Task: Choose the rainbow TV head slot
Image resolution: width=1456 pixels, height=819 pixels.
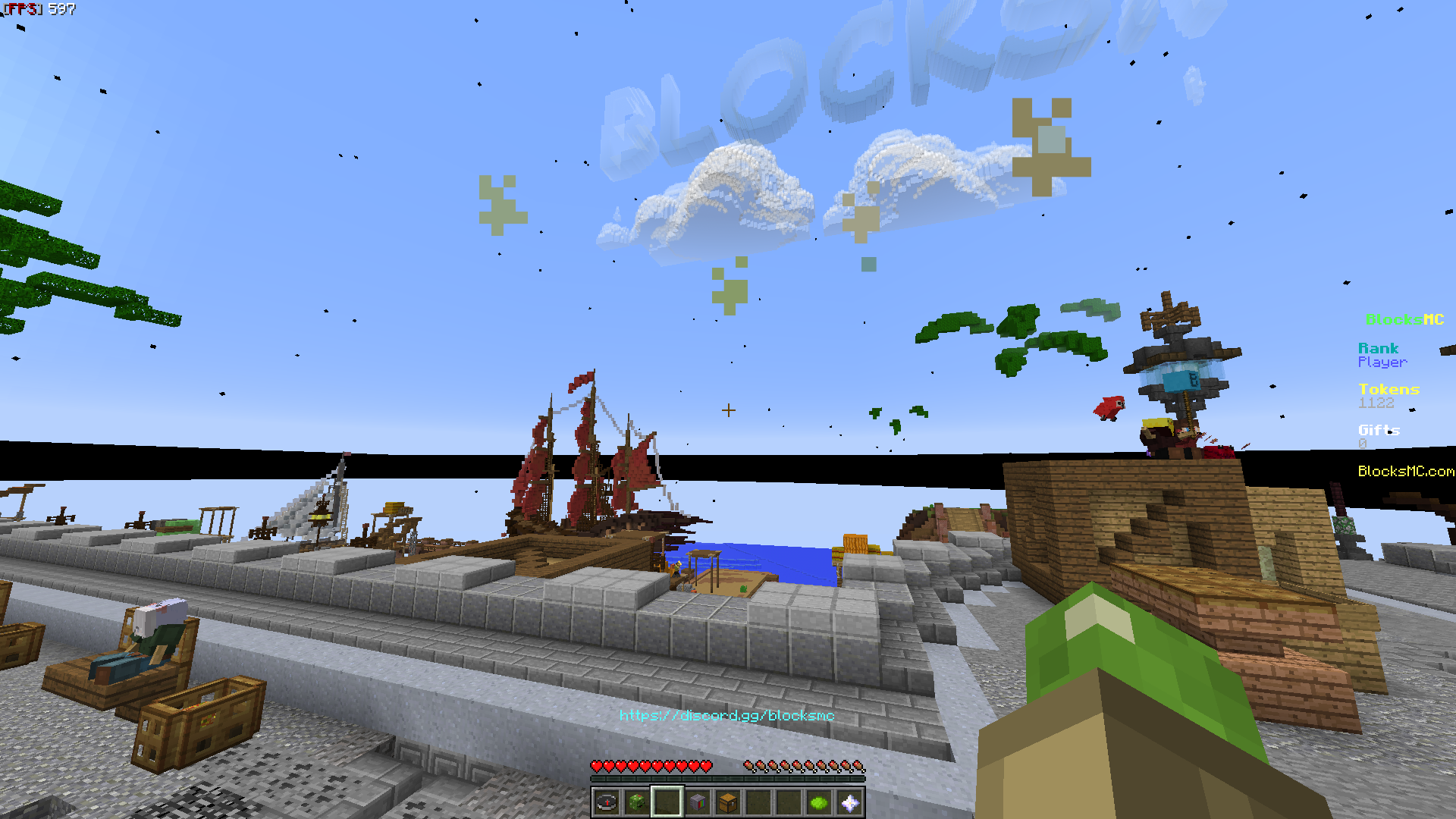Action: tap(698, 802)
